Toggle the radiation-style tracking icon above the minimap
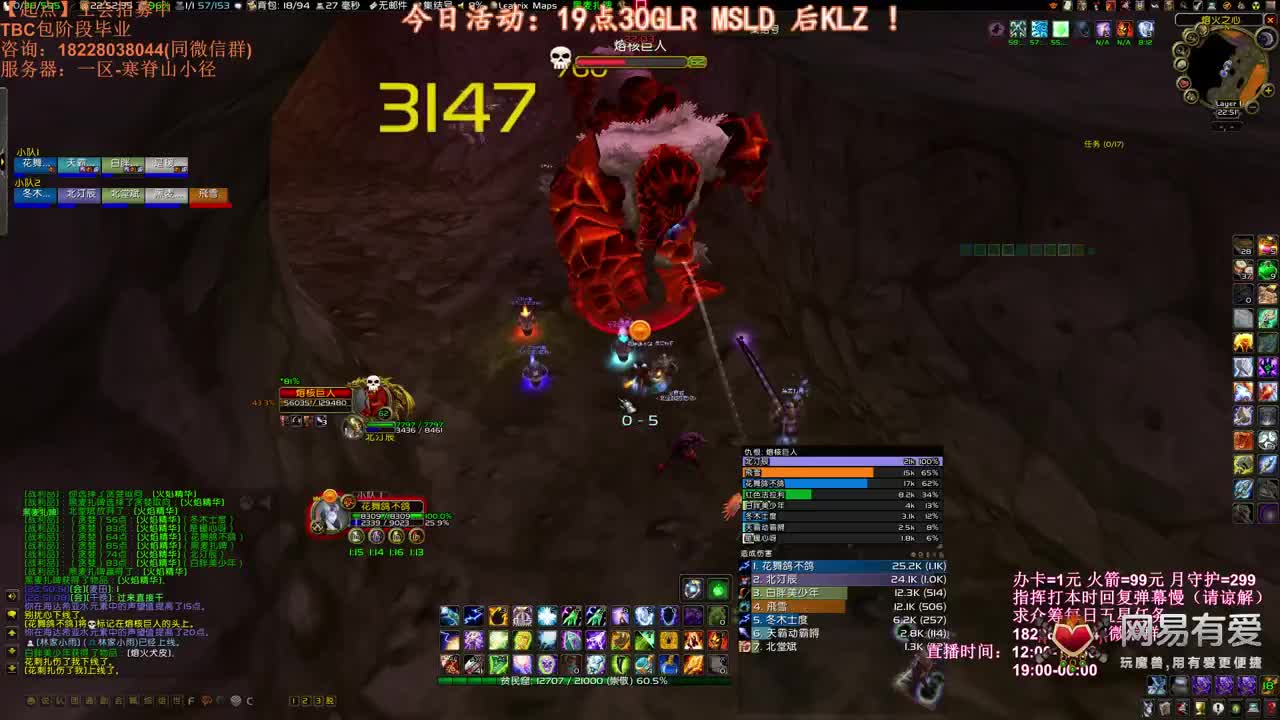The width and height of the screenshot is (1280, 720). tap(1254, 7)
